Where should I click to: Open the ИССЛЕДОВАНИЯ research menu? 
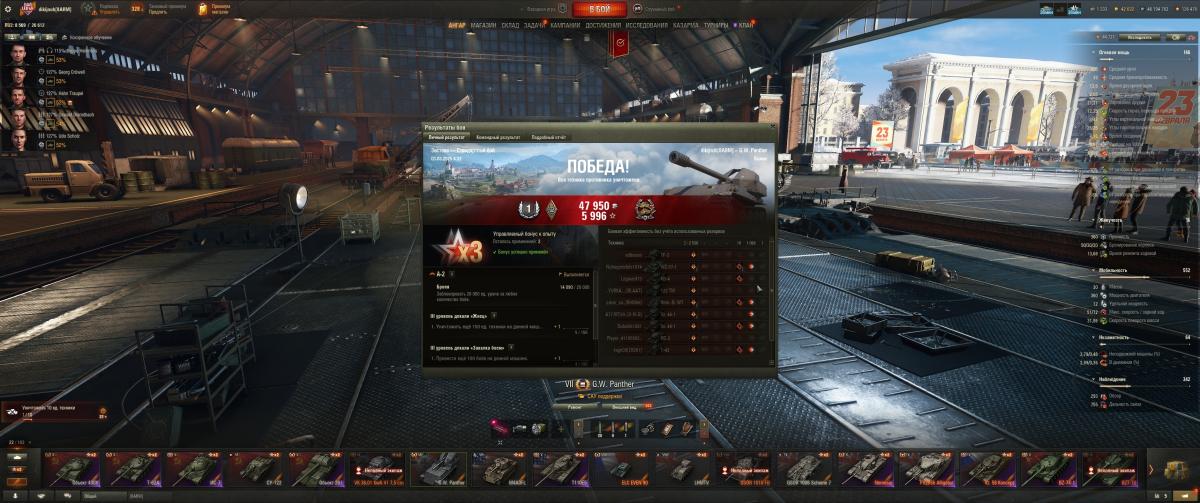(x=651, y=24)
